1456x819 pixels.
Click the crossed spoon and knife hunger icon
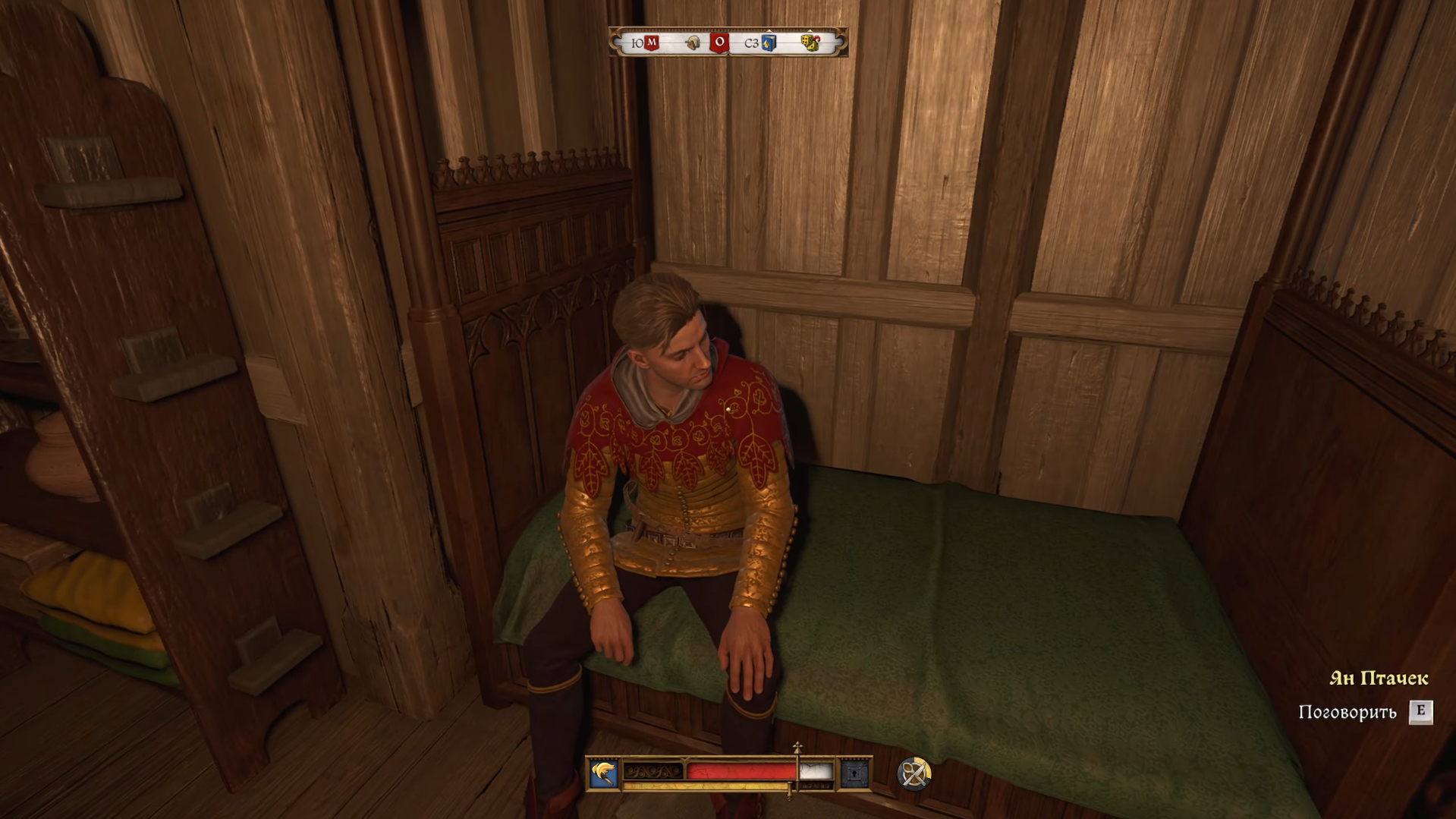914,773
